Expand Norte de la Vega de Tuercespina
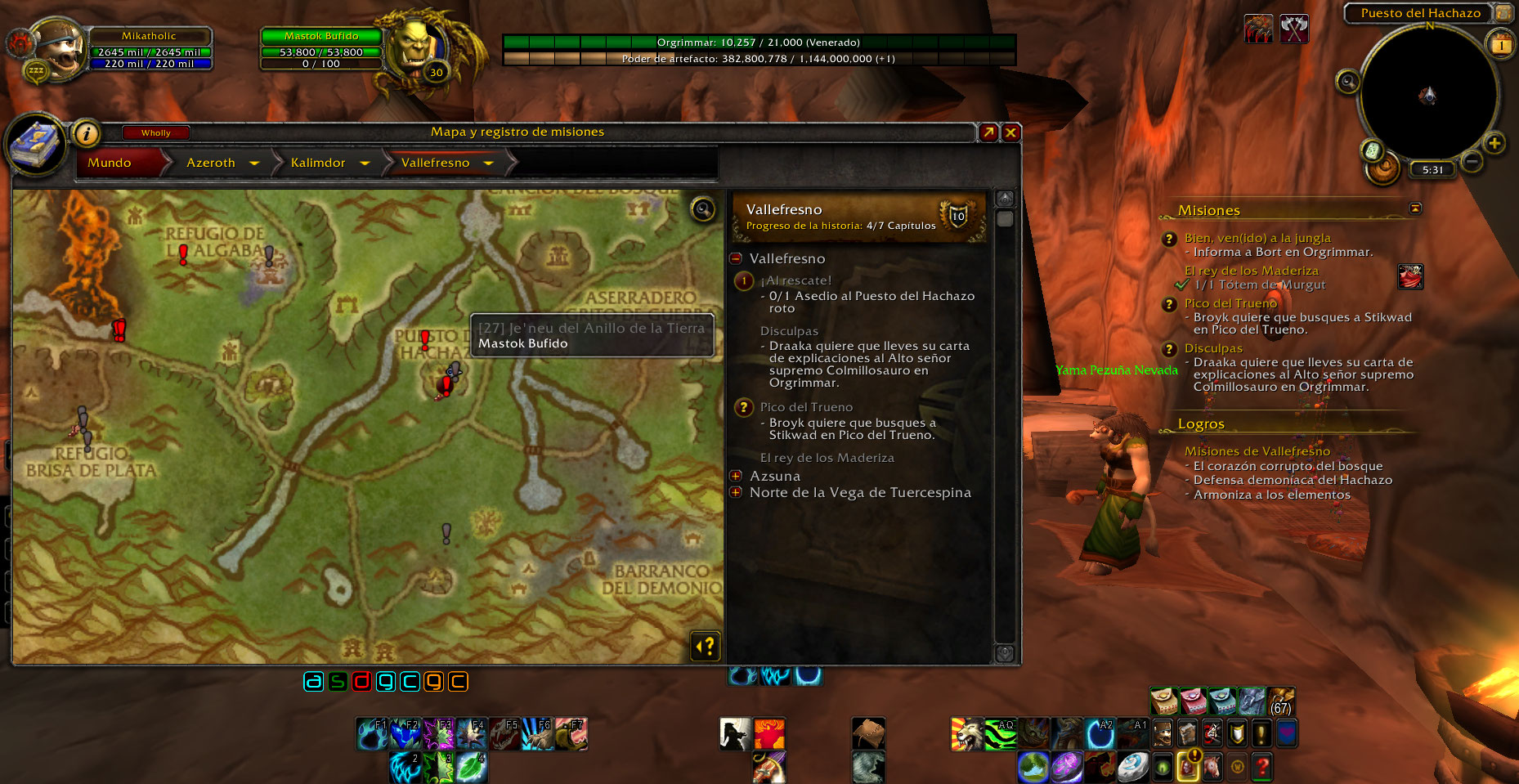This screenshot has height=784, width=1519. [736, 492]
